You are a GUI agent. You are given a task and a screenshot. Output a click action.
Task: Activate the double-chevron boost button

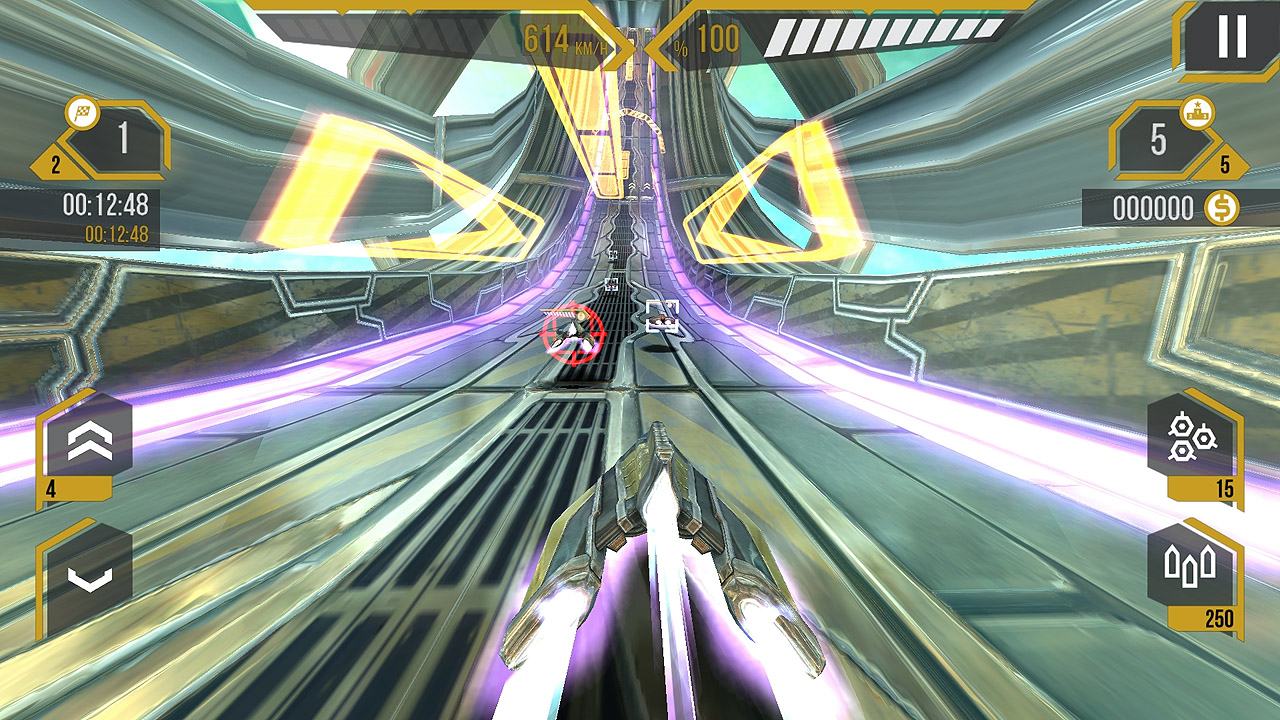pyautogui.click(x=88, y=442)
